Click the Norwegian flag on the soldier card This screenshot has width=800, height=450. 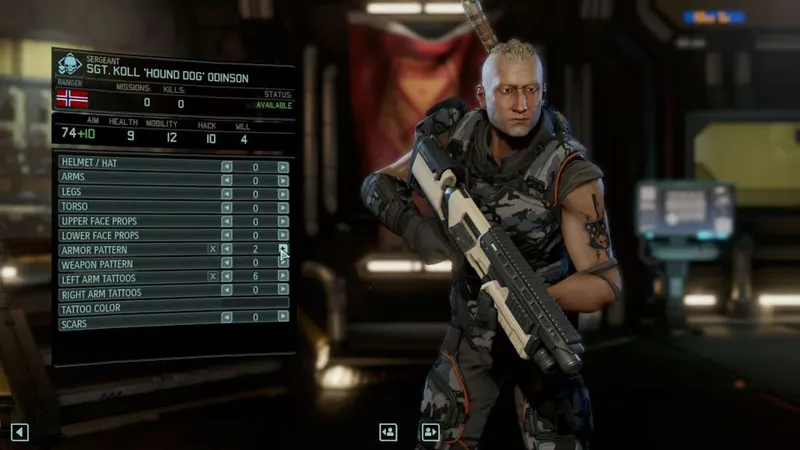click(71, 98)
